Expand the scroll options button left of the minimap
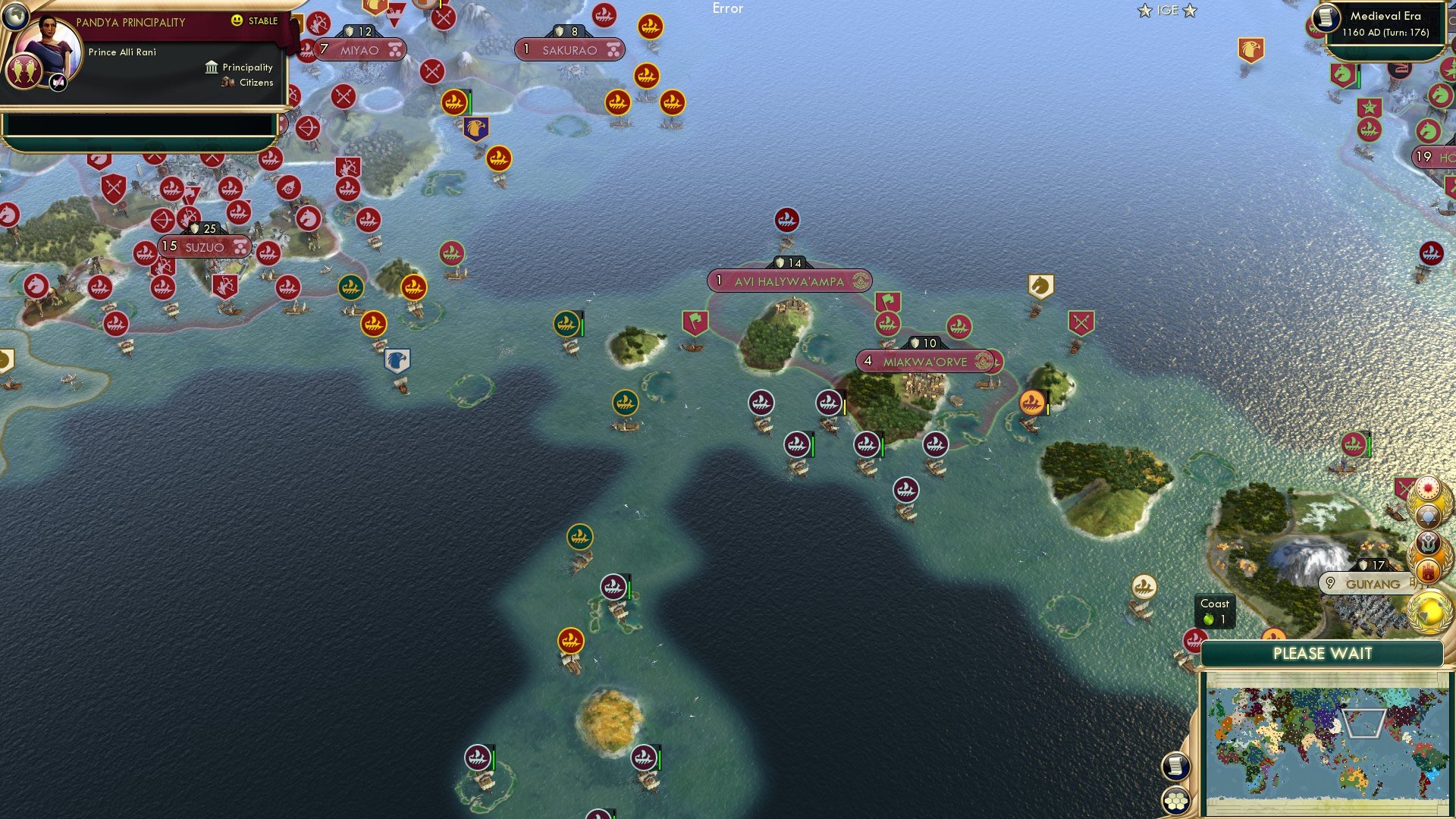This screenshot has height=819, width=1456. 1177,766
